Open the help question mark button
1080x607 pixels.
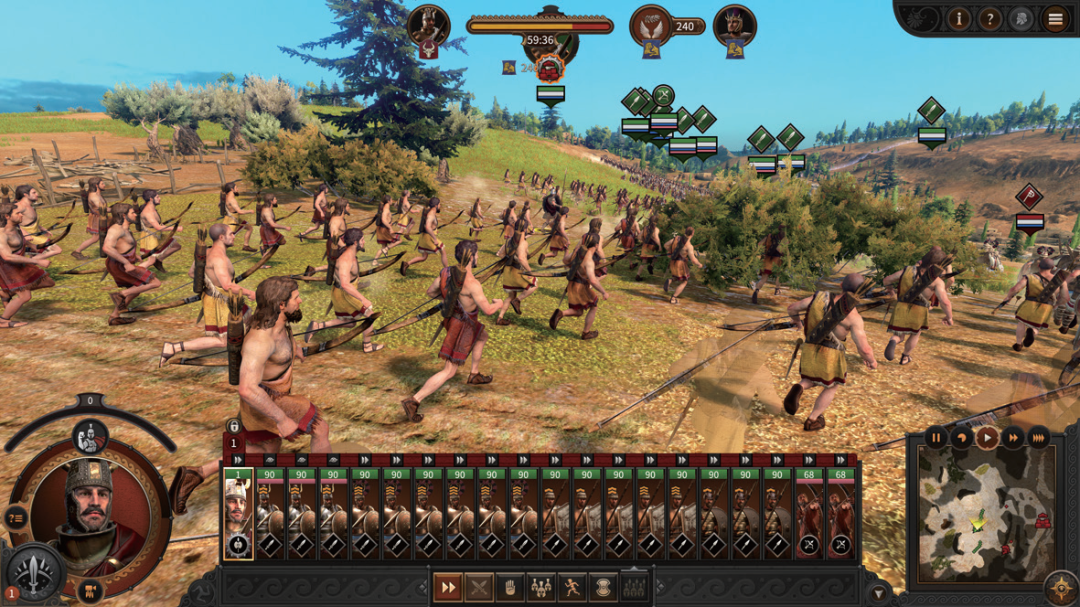click(990, 18)
